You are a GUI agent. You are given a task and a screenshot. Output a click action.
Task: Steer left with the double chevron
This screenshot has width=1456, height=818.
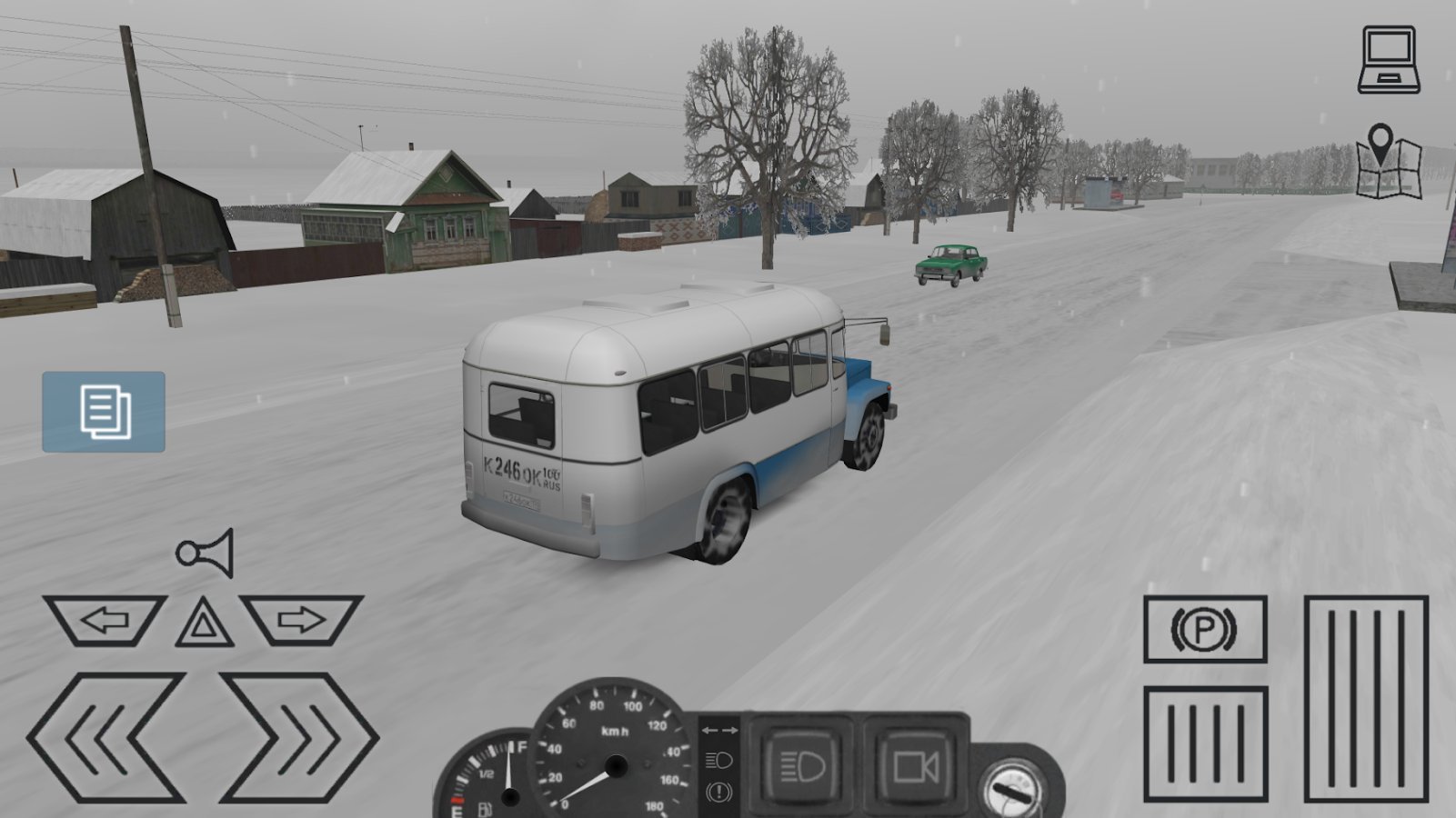pyautogui.click(x=106, y=737)
